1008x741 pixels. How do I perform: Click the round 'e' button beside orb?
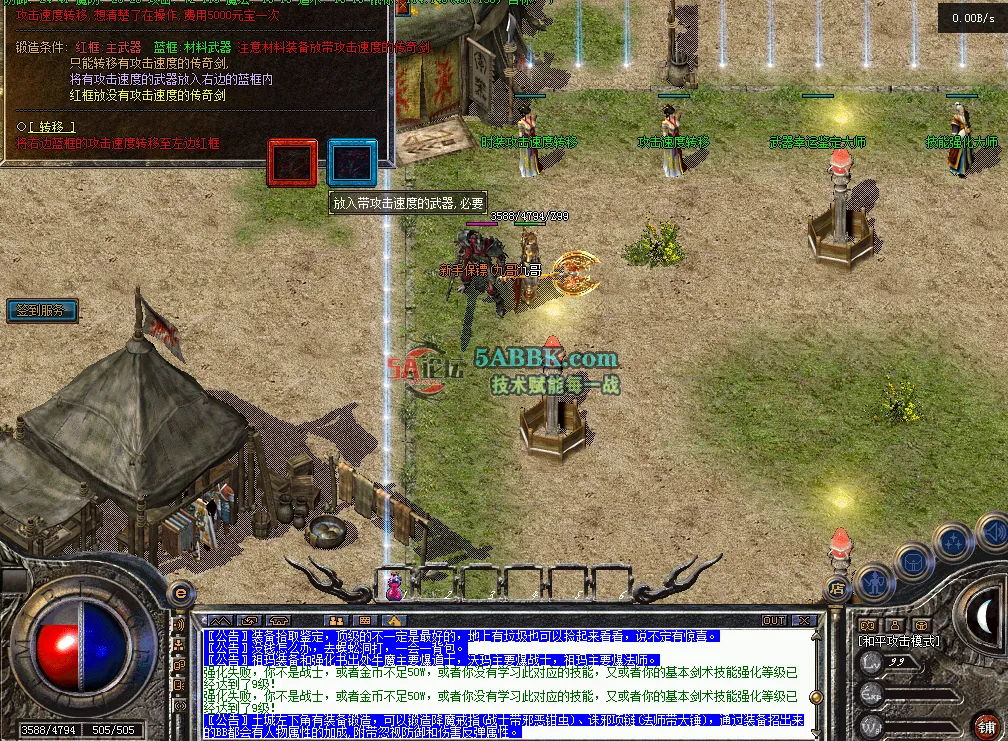click(180, 591)
